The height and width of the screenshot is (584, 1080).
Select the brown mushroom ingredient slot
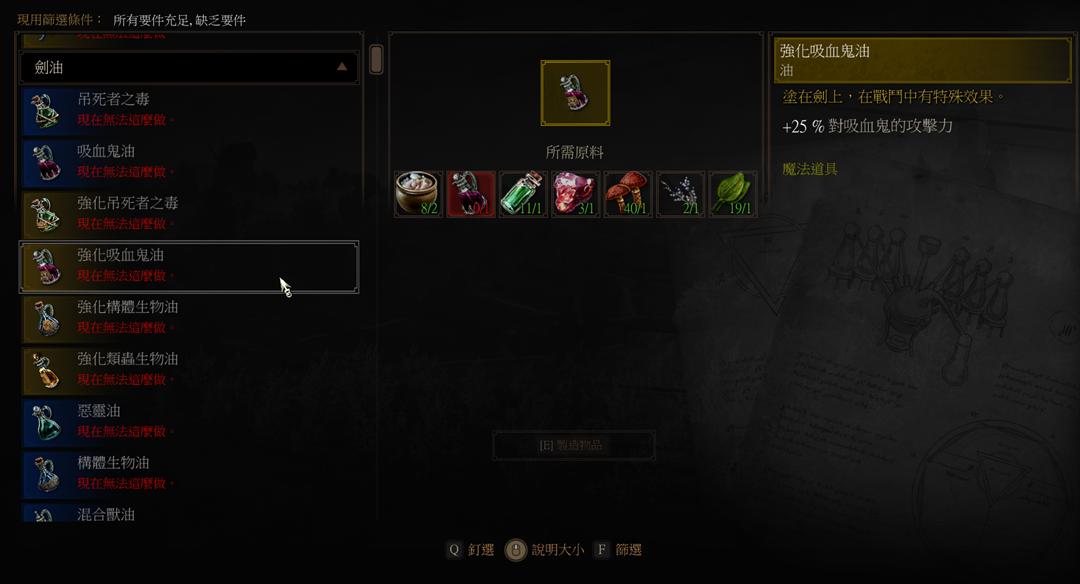tap(628, 194)
